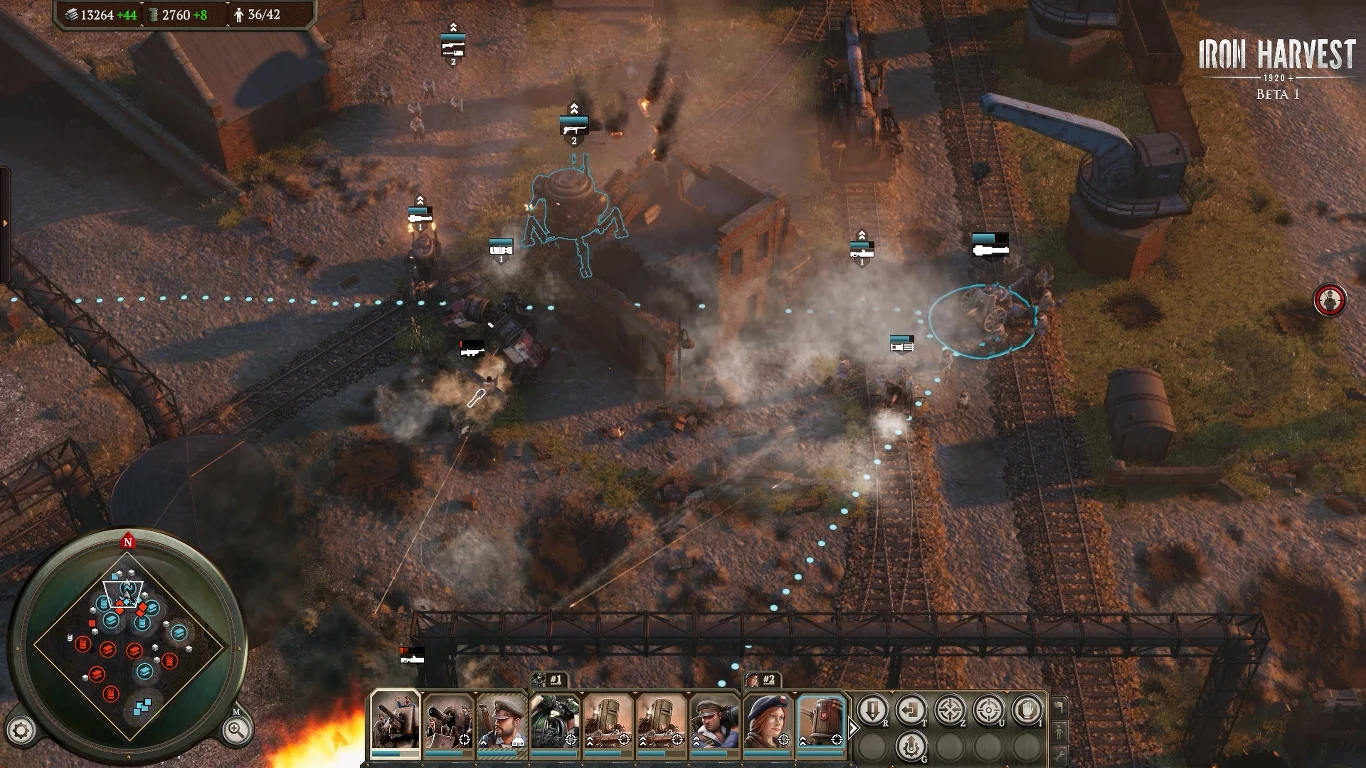Expand the white arrow beside unit portraits

tap(853, 727)
